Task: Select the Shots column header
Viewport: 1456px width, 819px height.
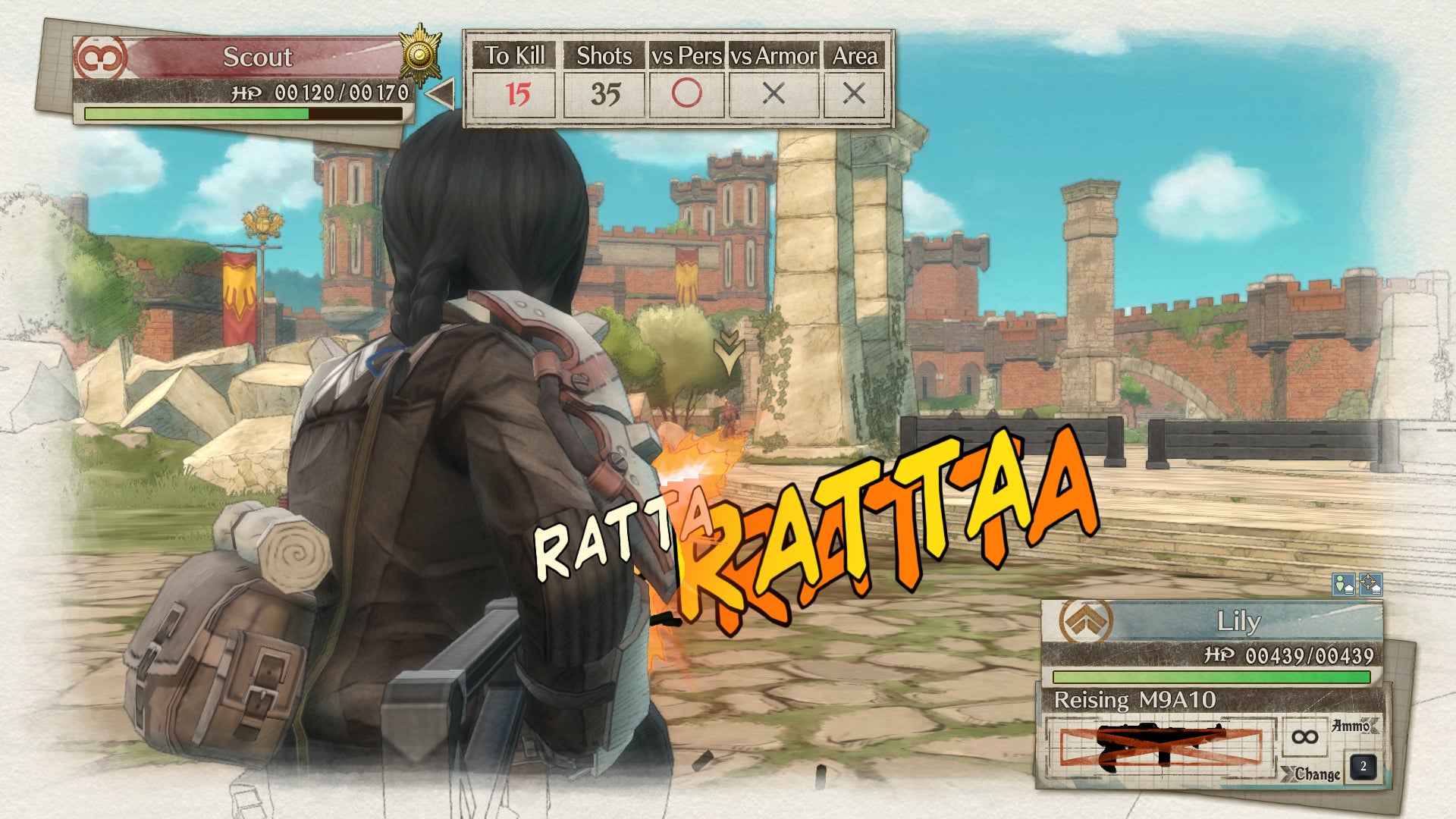Action: (603, 56)
